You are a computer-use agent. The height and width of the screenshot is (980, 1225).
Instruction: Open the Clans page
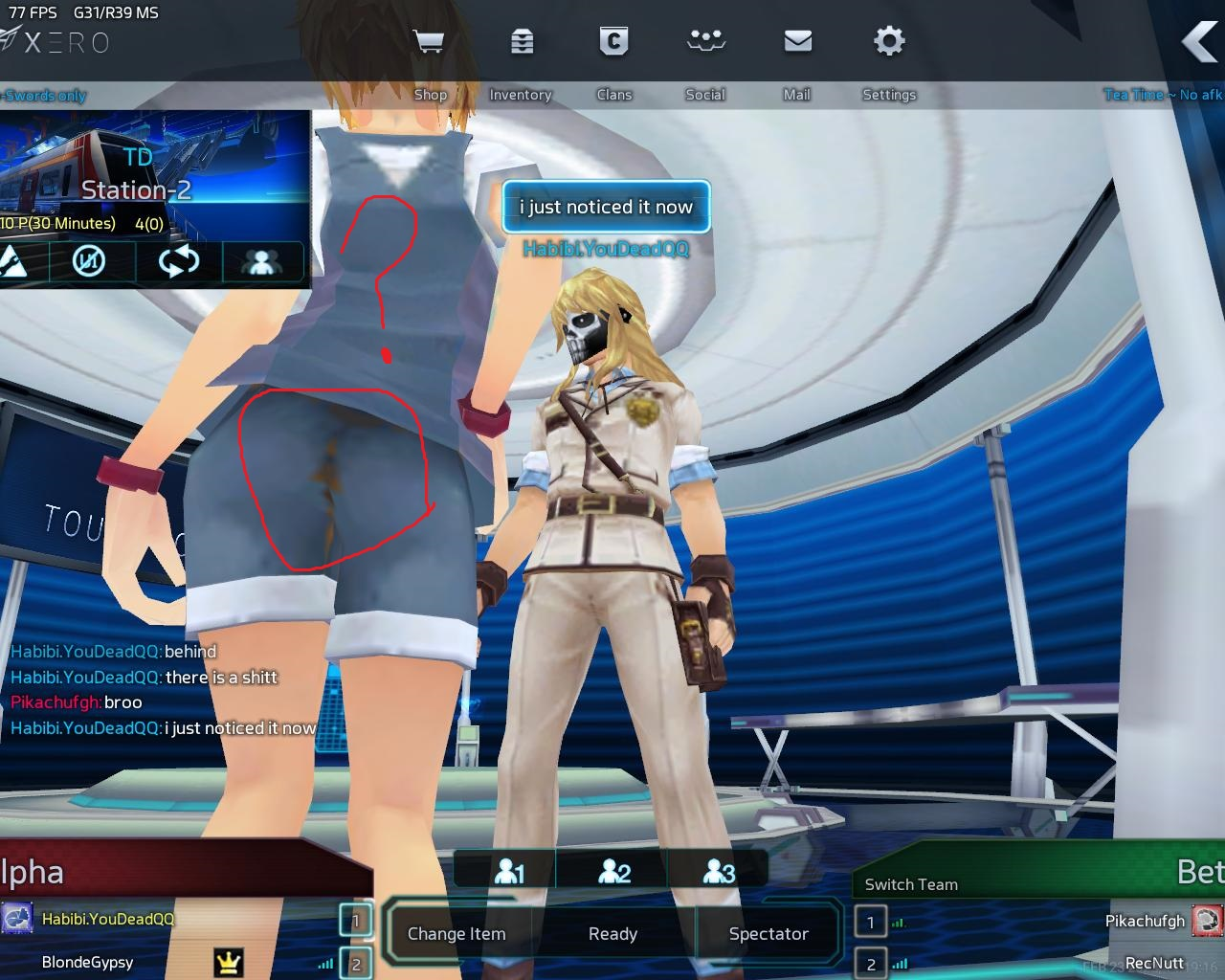(613, 42)
